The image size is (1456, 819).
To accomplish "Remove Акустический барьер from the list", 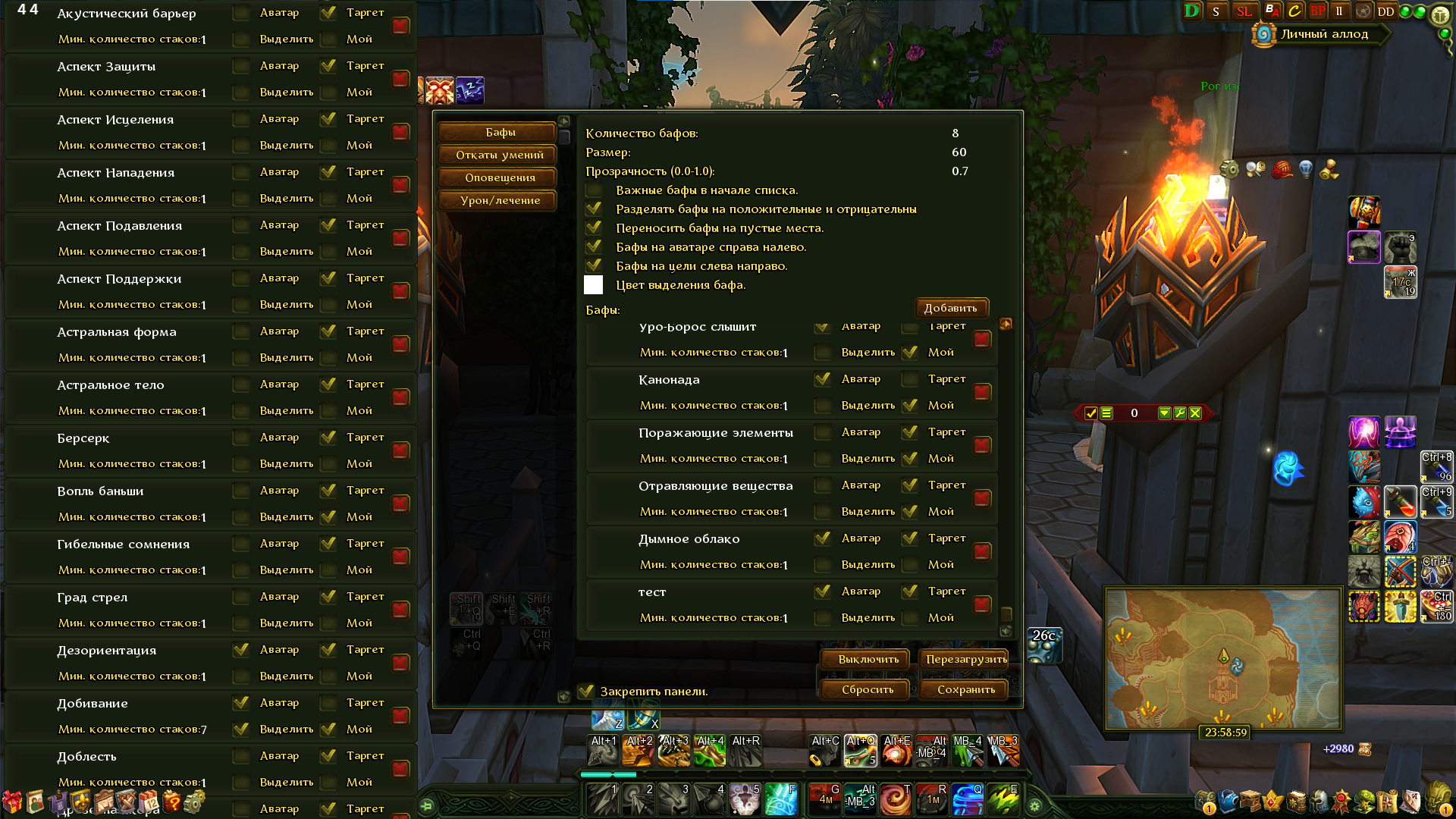I will (400, 26).
